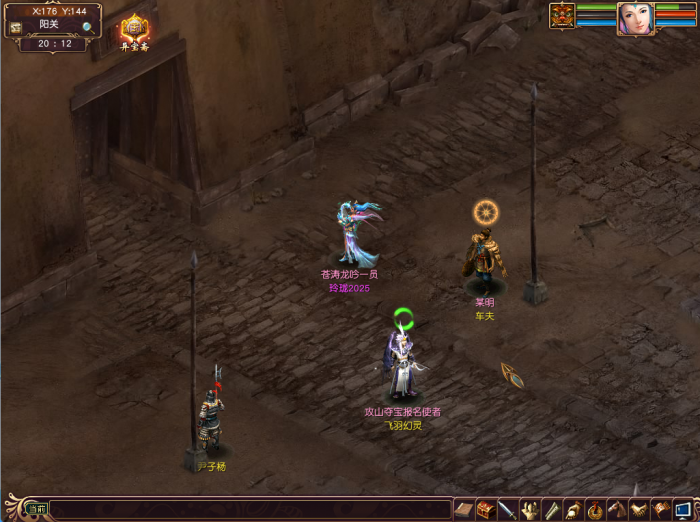Click the chat input field
The image size is (700, 522).
pyautogui.click(x=250, y=509)
